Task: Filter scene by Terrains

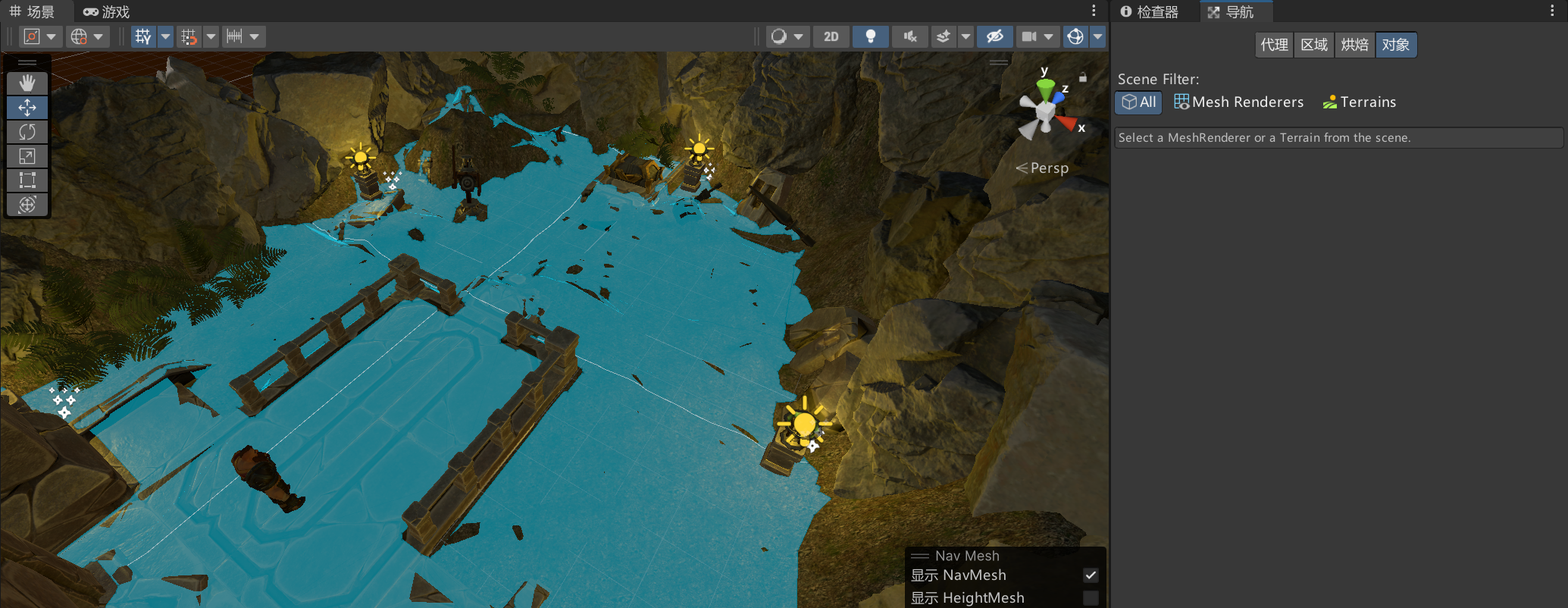Action: point(1359,102)
